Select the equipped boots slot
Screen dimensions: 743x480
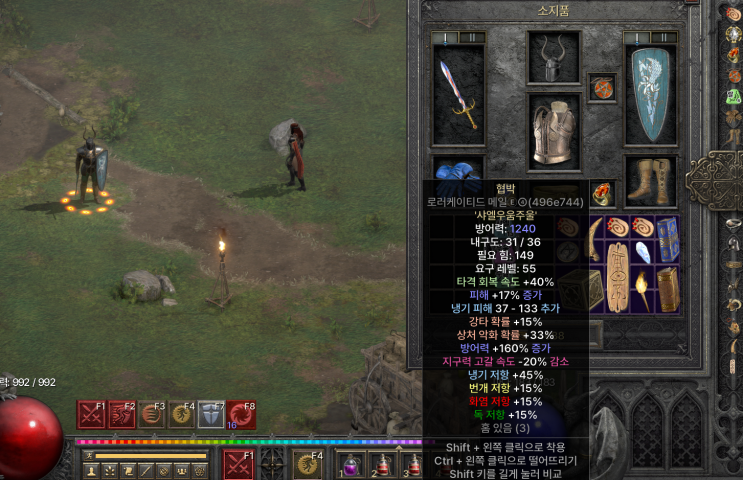[649, 181]
